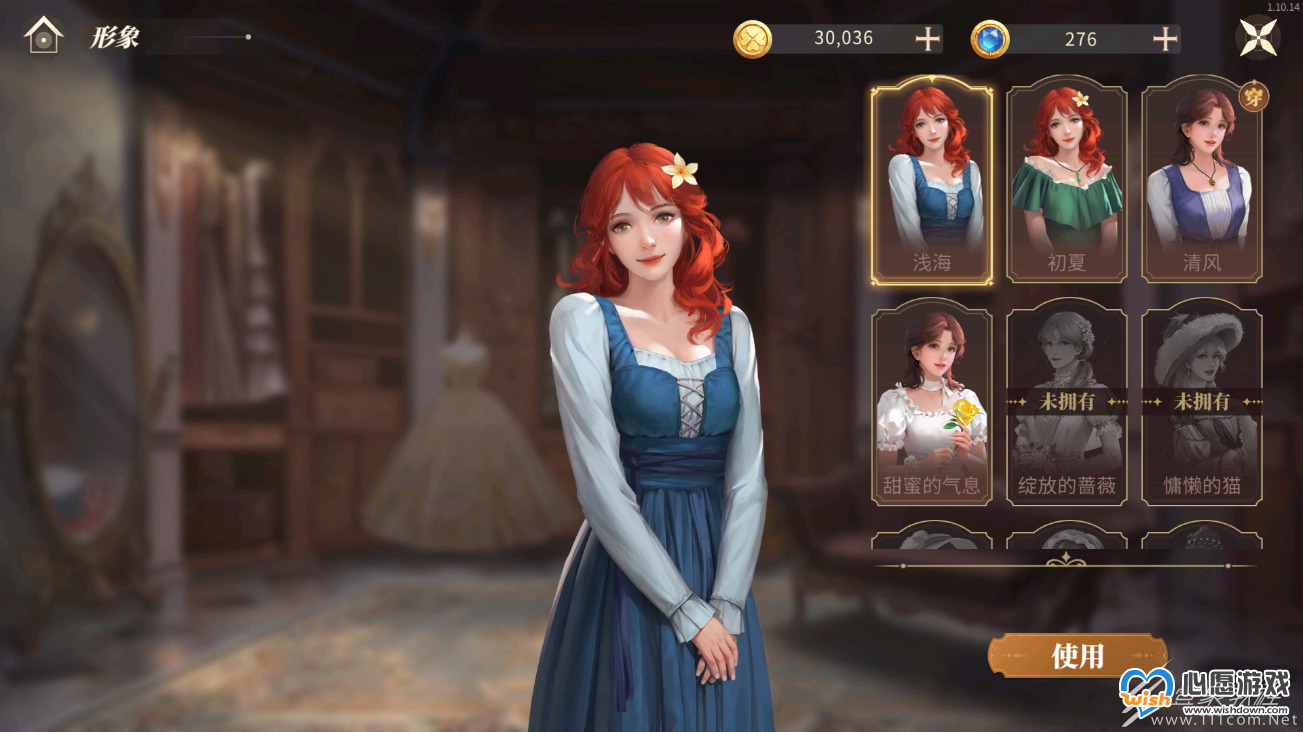View the locked 慵懒的猫 outfit
Screen dimensions: 1303x732
[x=1201, y=403]
